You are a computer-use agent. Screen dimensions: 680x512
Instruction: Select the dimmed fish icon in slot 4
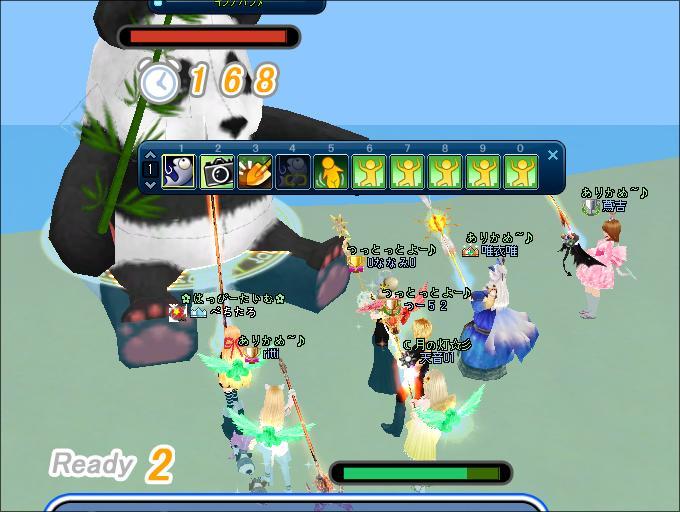(293, 173)
